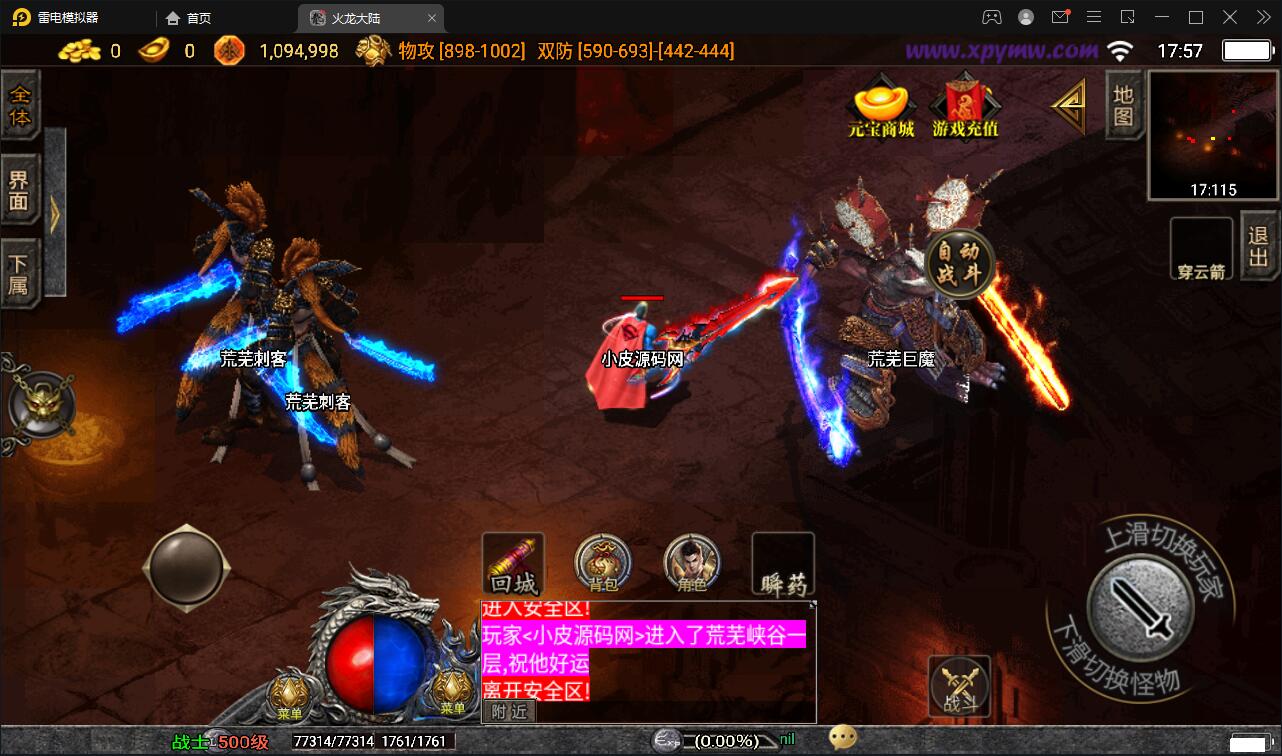The image size is (1282, 756).
Task: Click the experience bar showing 0.00%
Action: (x=715, y=741)
